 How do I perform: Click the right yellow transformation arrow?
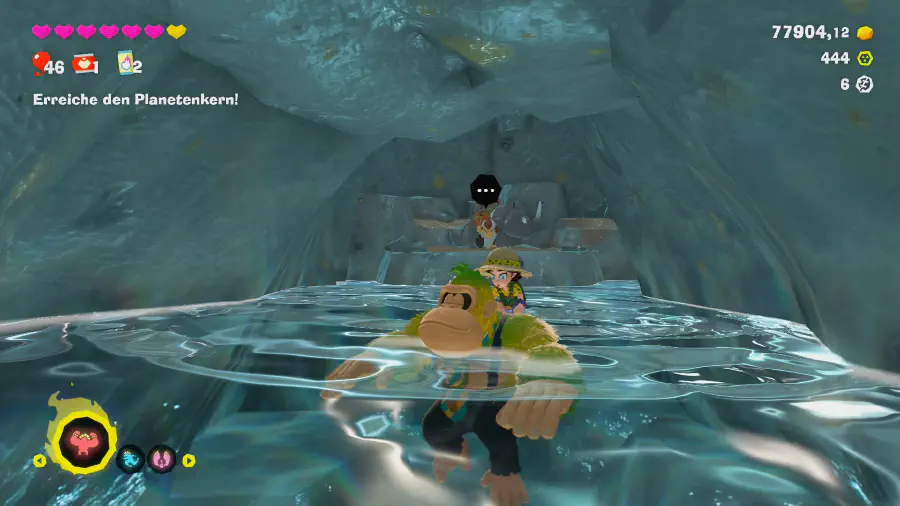(189, 461)
